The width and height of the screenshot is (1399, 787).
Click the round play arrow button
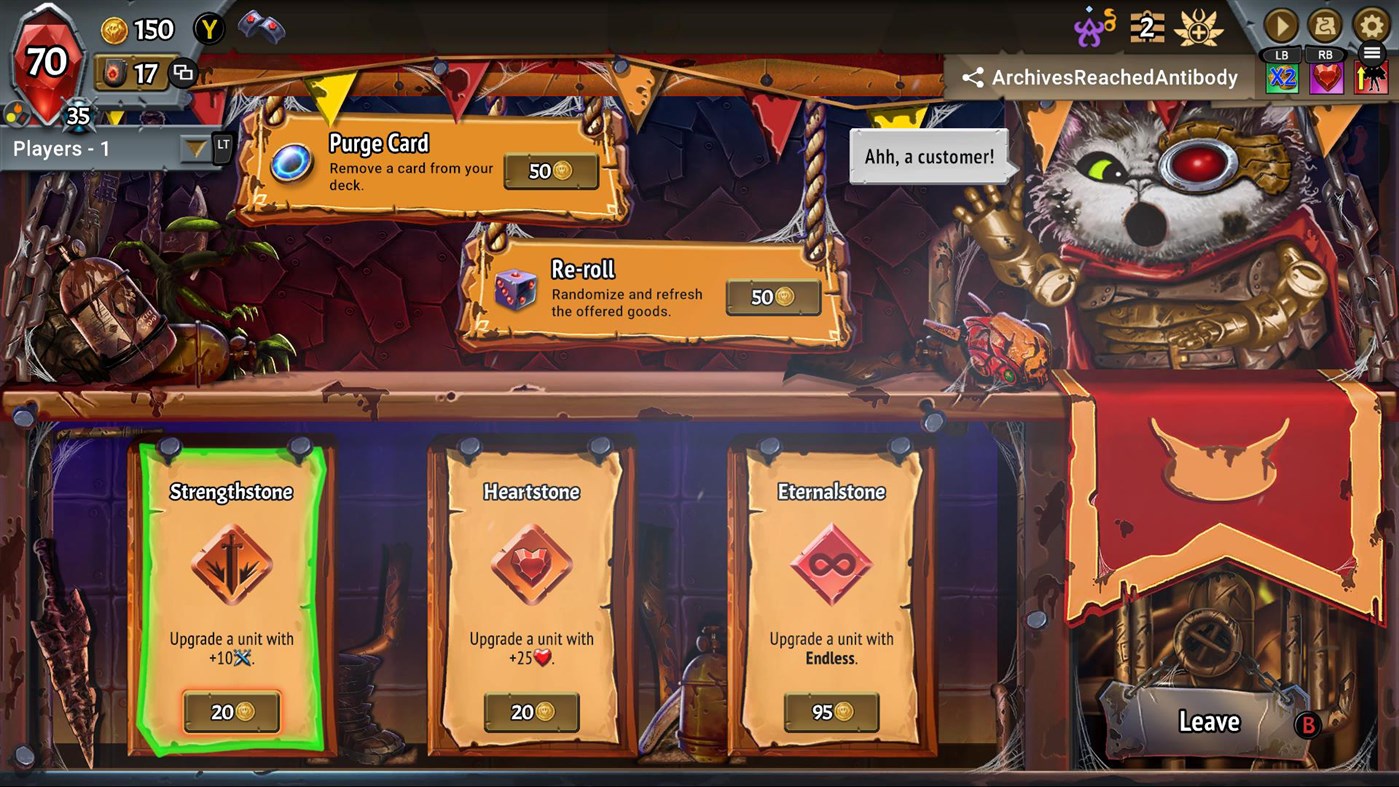click(1281, 25)
